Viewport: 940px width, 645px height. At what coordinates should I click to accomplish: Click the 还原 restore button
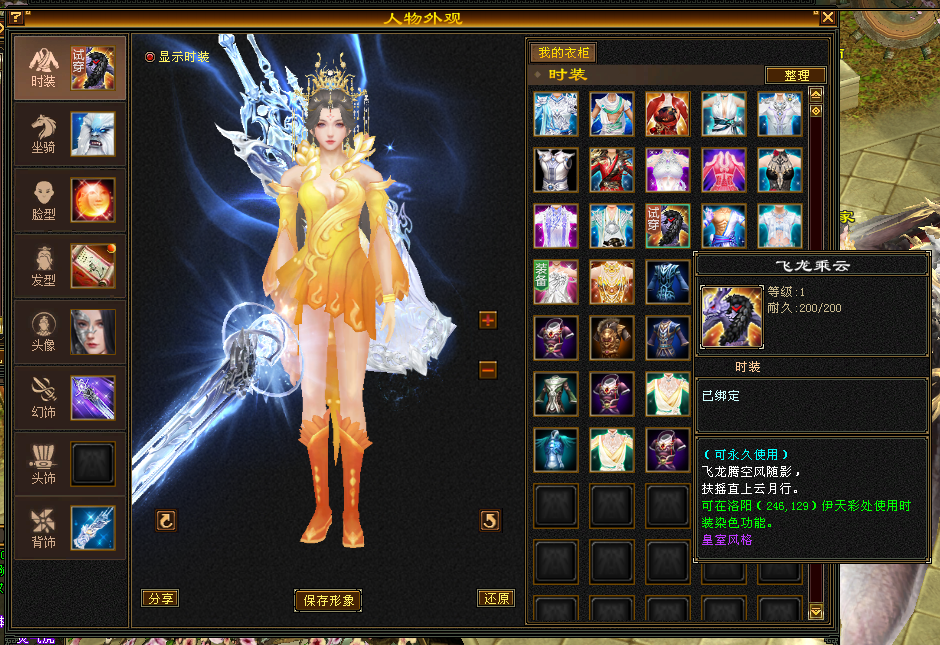(496, 598)
